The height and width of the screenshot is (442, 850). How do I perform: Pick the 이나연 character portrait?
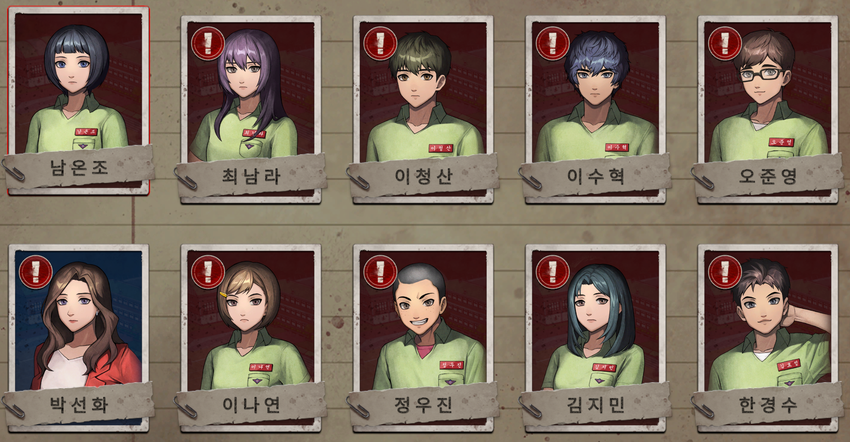(250, 322)
